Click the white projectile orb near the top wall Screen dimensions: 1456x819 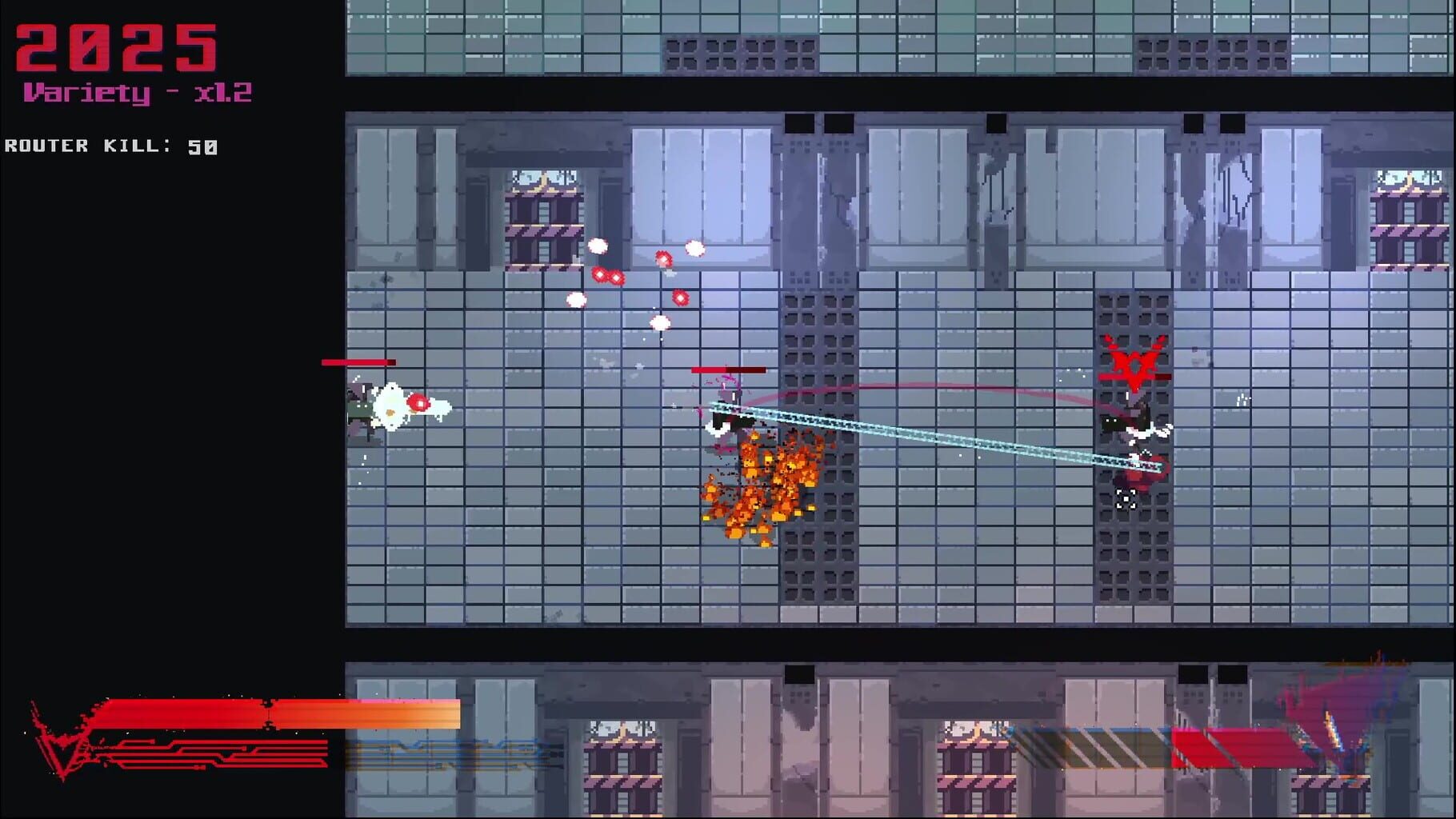(598, 246)
